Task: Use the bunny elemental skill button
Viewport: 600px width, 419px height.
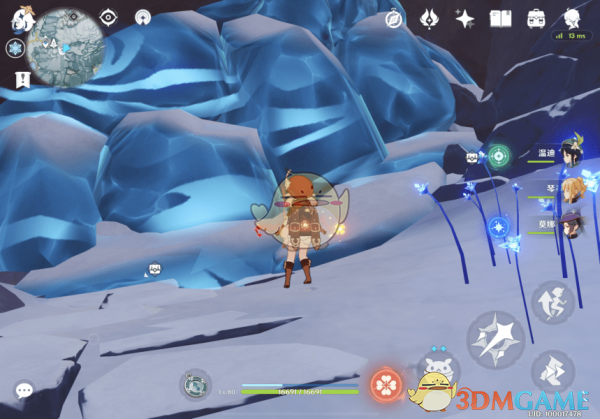Action: pos(437,372)
